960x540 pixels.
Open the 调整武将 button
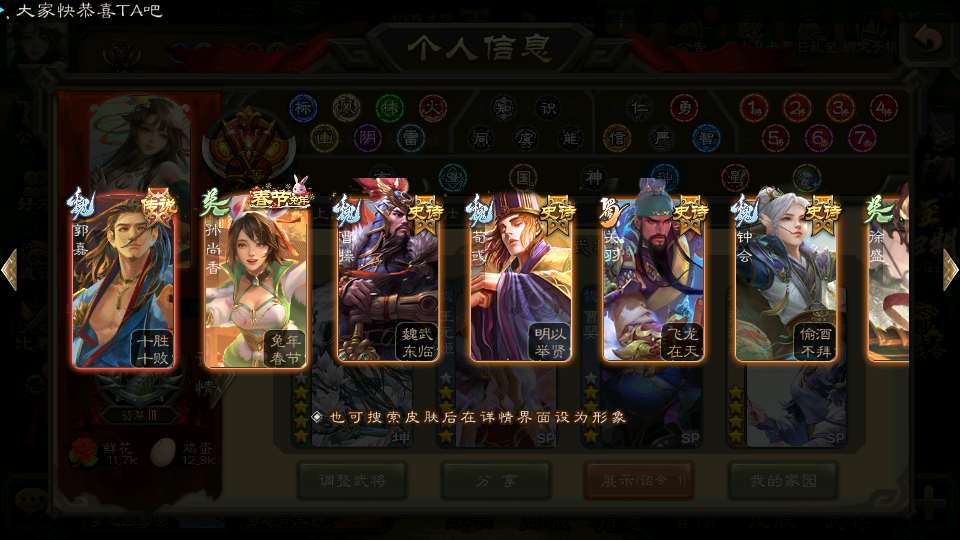click(352, 480)
